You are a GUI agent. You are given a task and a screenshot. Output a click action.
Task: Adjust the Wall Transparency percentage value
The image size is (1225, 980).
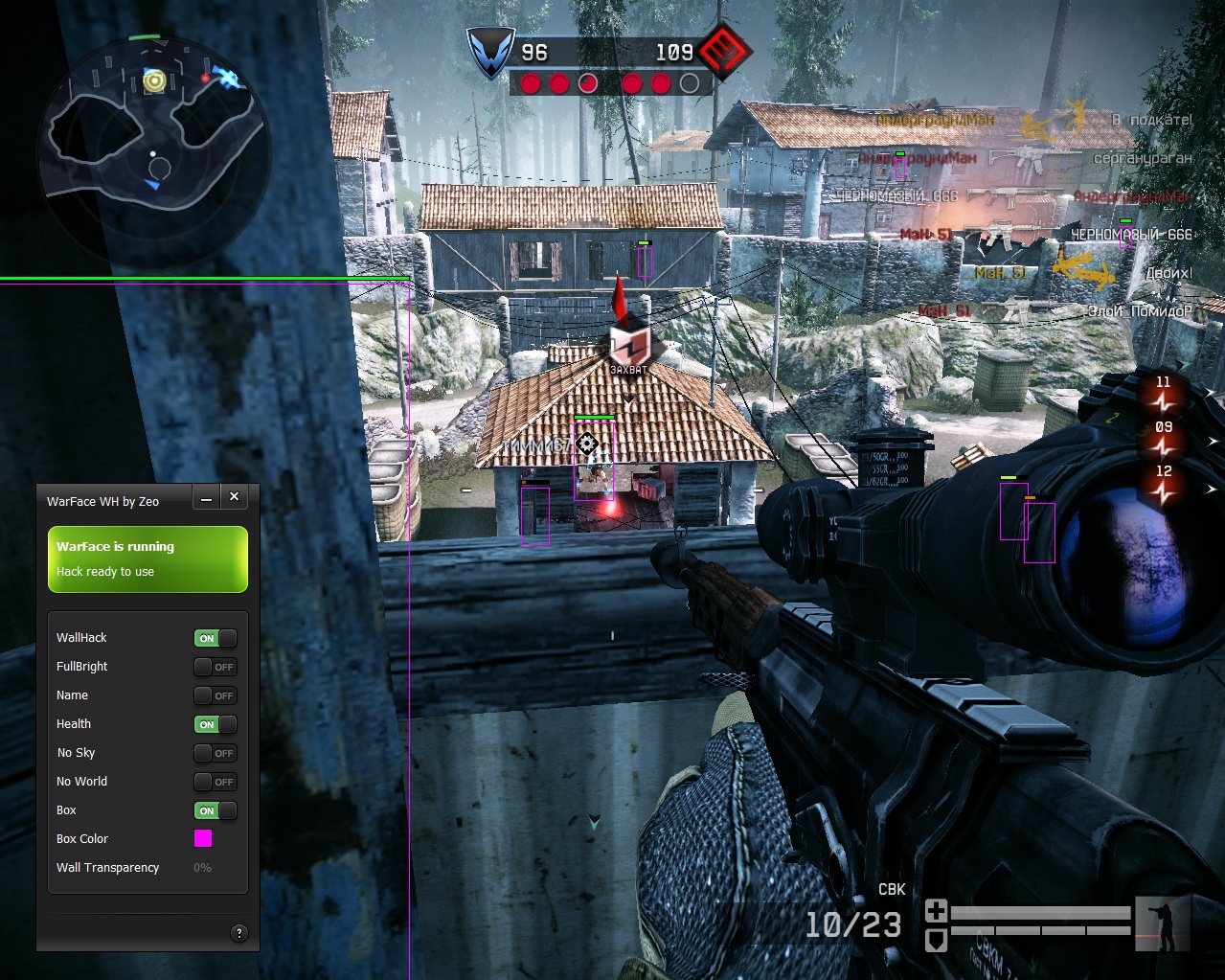click(x=202, y=868)
